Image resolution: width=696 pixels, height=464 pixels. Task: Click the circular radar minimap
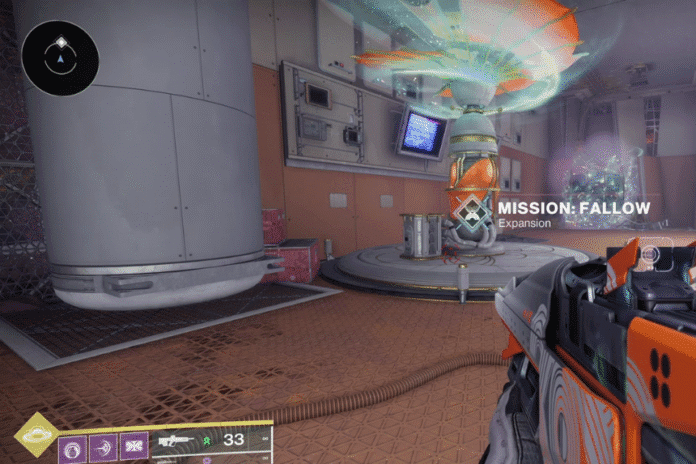tap(59, 58)
